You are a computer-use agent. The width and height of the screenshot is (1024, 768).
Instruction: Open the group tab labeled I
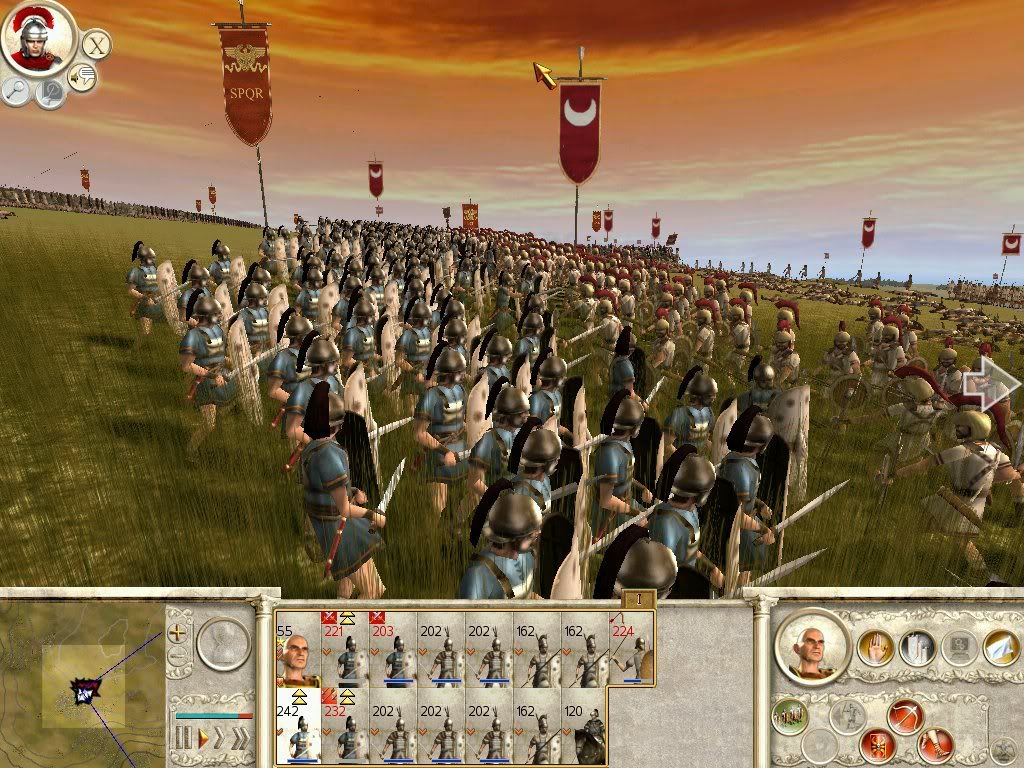tap(639, 599)
